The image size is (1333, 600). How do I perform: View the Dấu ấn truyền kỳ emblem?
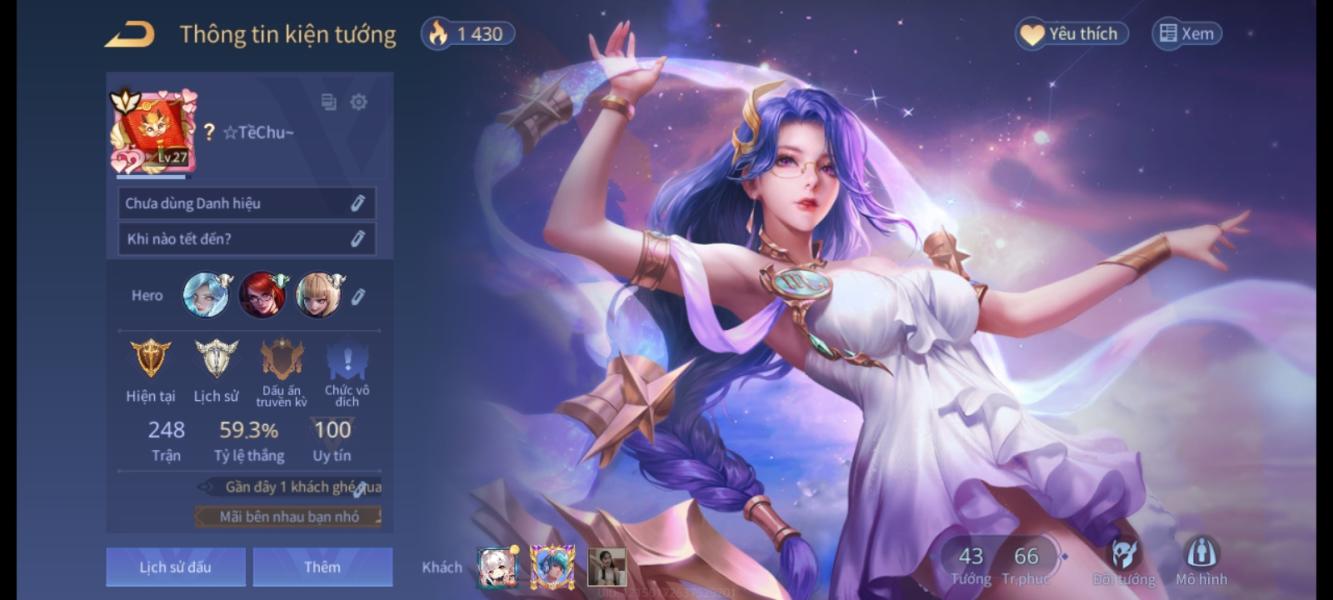[281, 359]
